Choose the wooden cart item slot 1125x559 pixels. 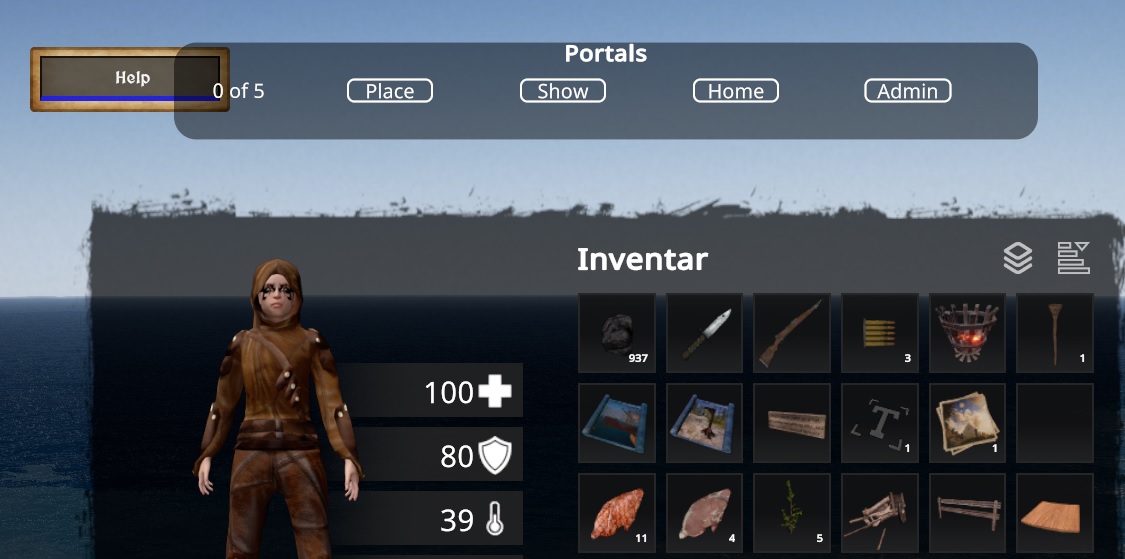coord(880,513)
